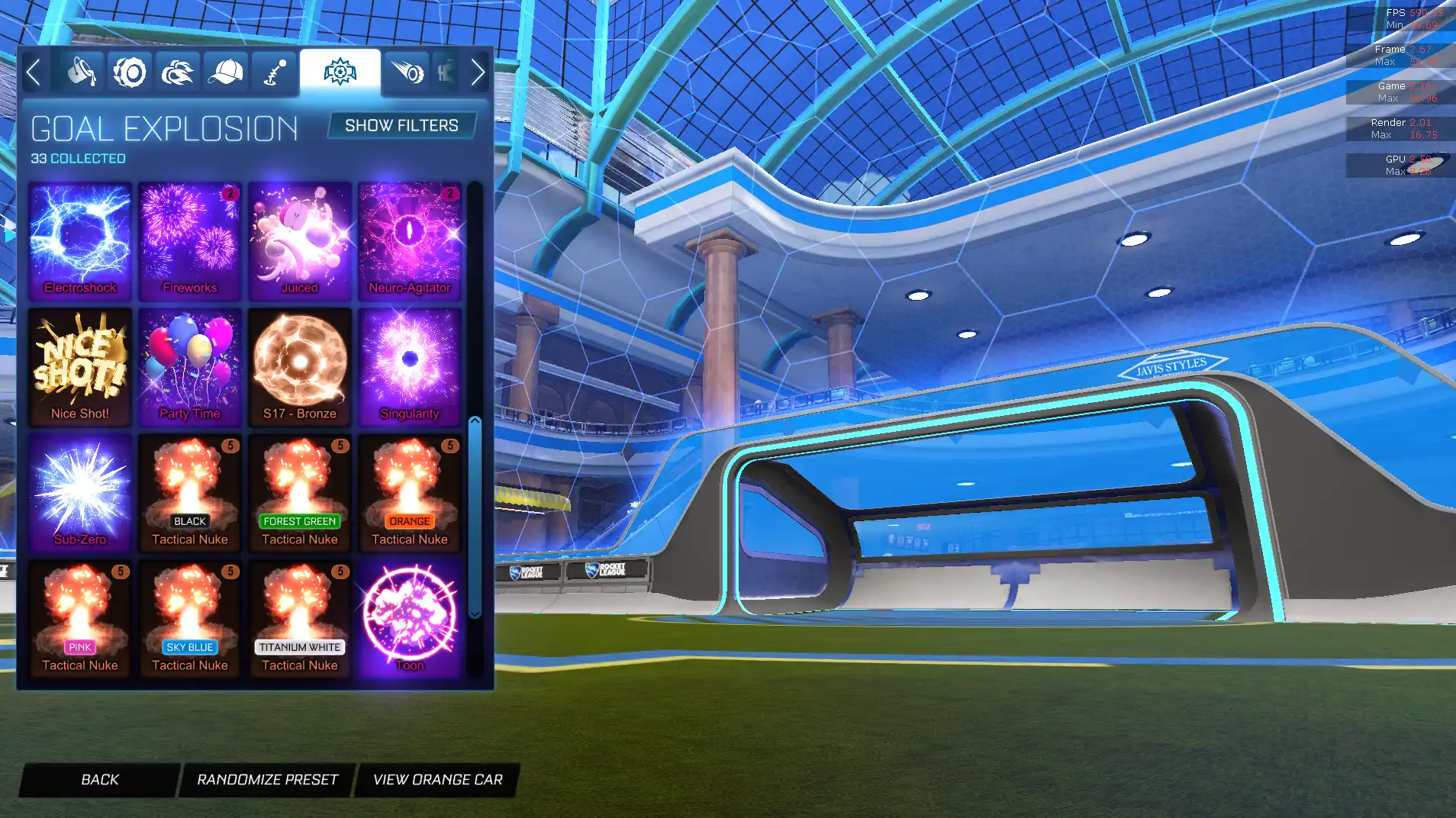The image size is (1456, 818).
Task: Equip the S17 - Bronze goal explosion
Action: pyautogui.click(x=300, y=366)
